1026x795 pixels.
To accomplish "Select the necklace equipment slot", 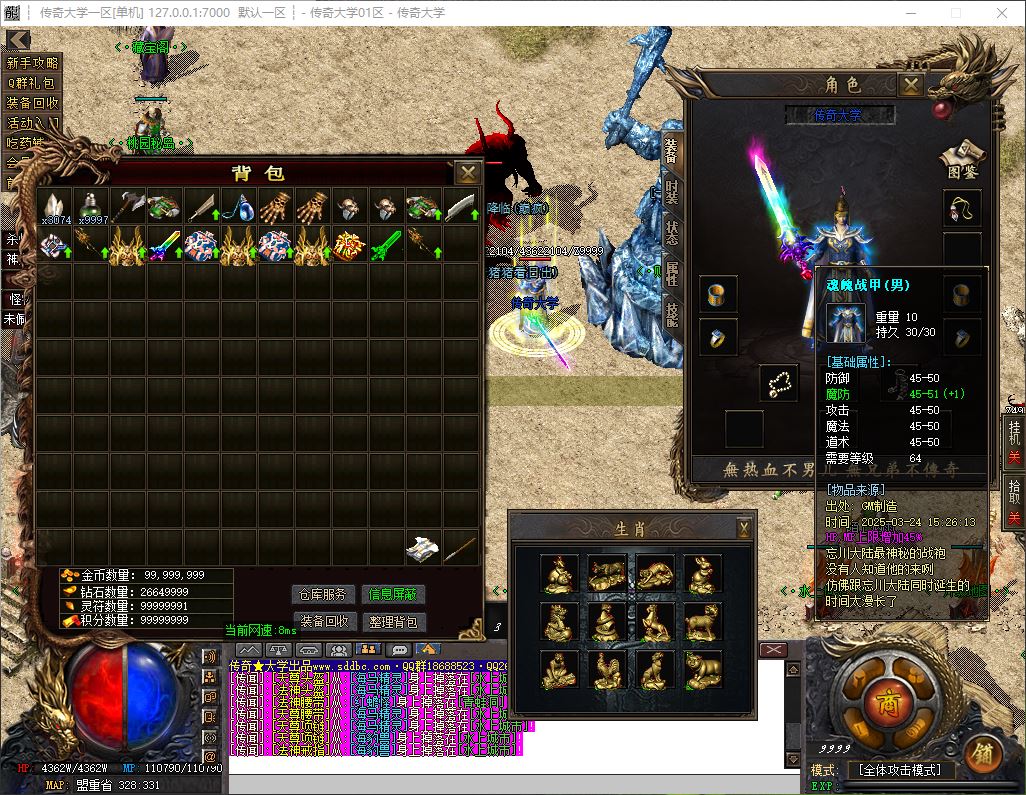I will pyautogui.click(x=962, y=209).
